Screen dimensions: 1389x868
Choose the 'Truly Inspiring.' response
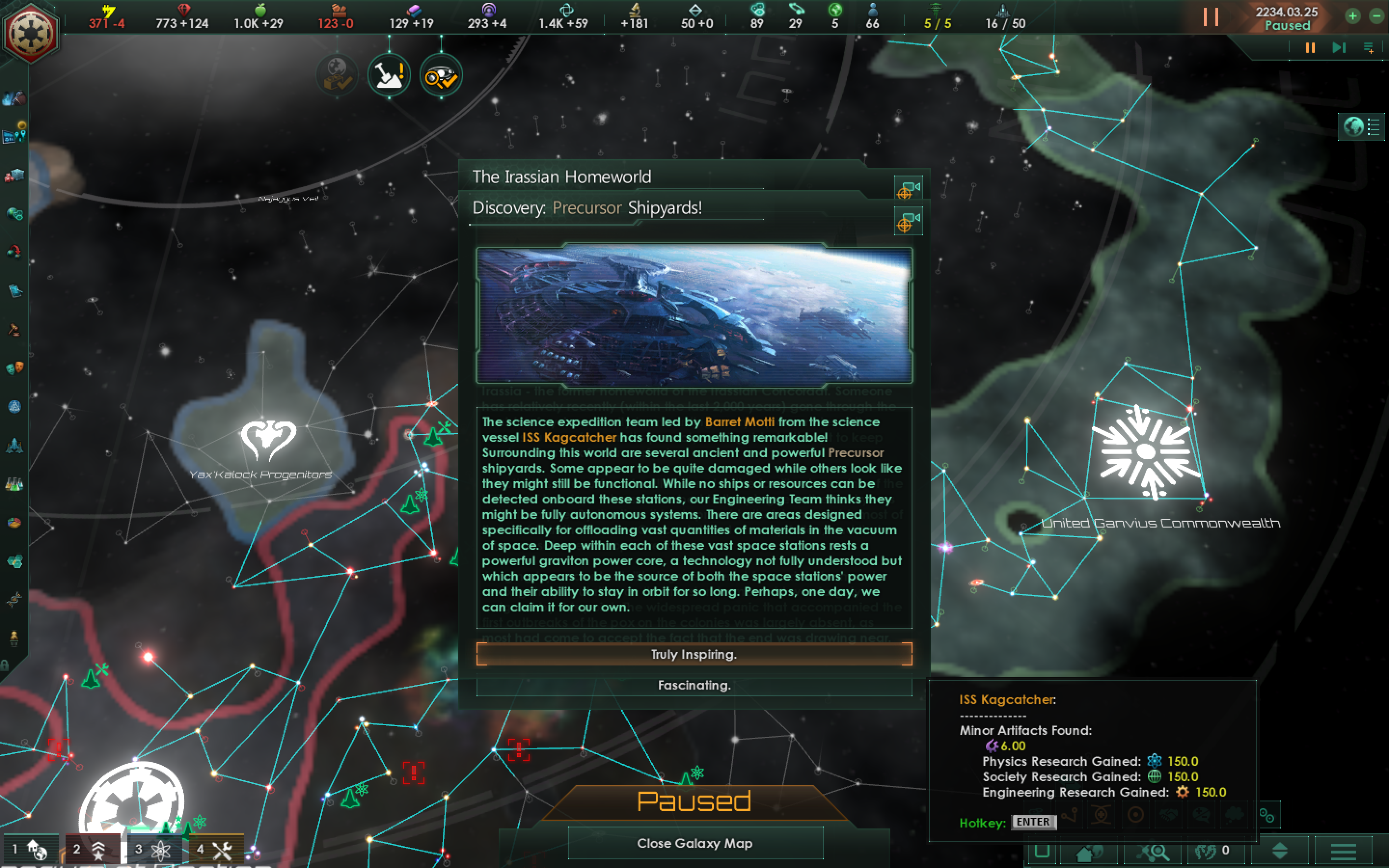pyautogui.click(x=694, y=654)
